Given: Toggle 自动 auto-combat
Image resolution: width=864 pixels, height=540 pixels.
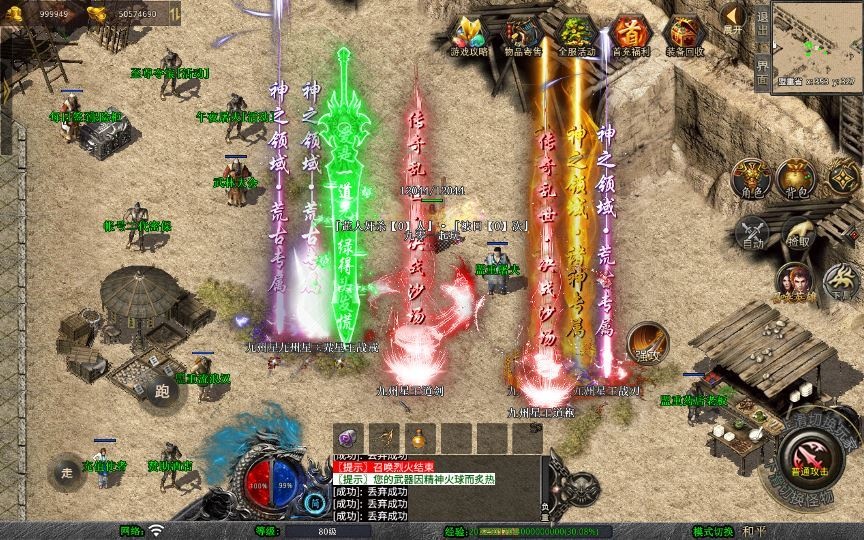Looking at the screenshot, I should (x=751, y=233).
